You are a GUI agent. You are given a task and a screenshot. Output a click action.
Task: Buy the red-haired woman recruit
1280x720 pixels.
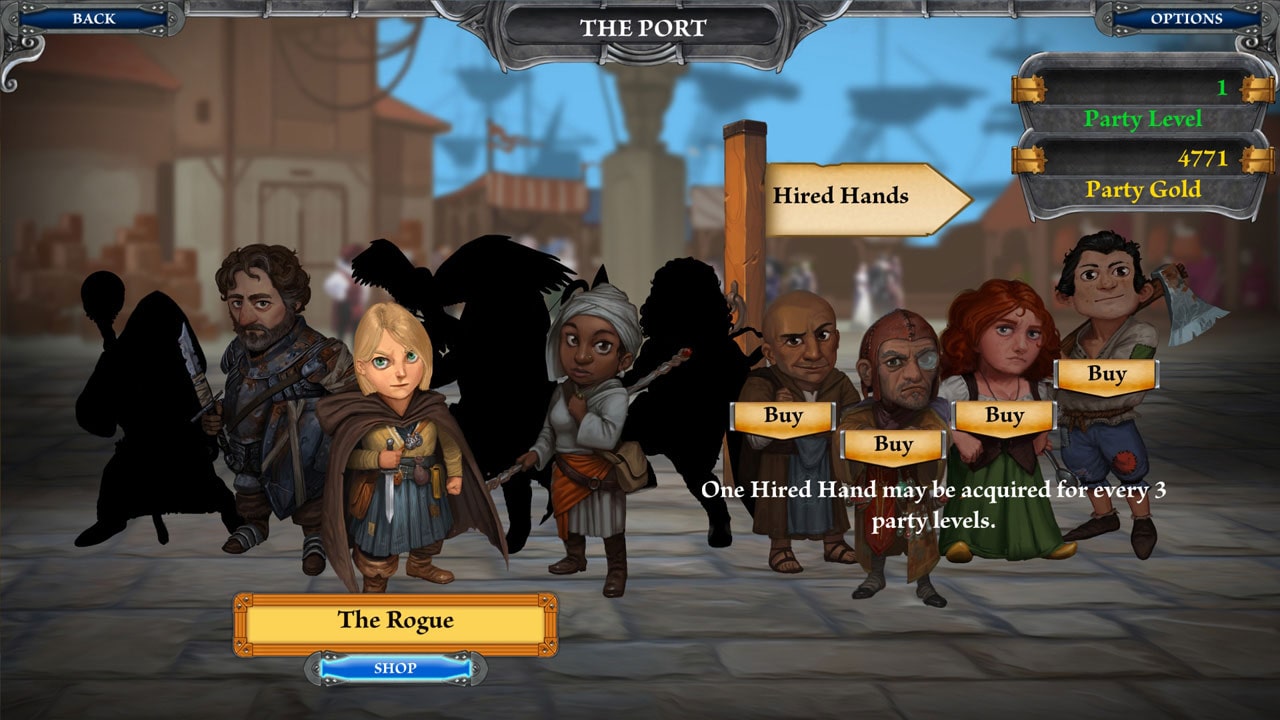pyautogui.click(x=1003, y=415)
